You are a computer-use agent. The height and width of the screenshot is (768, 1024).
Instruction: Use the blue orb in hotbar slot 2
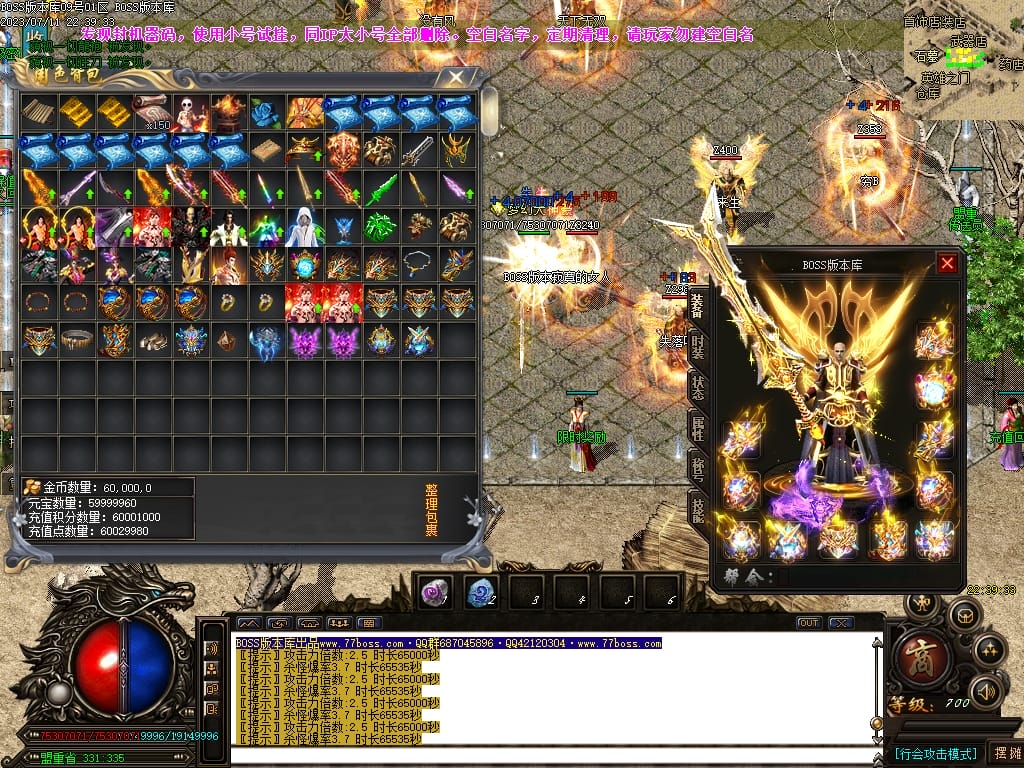click(482, 592)
